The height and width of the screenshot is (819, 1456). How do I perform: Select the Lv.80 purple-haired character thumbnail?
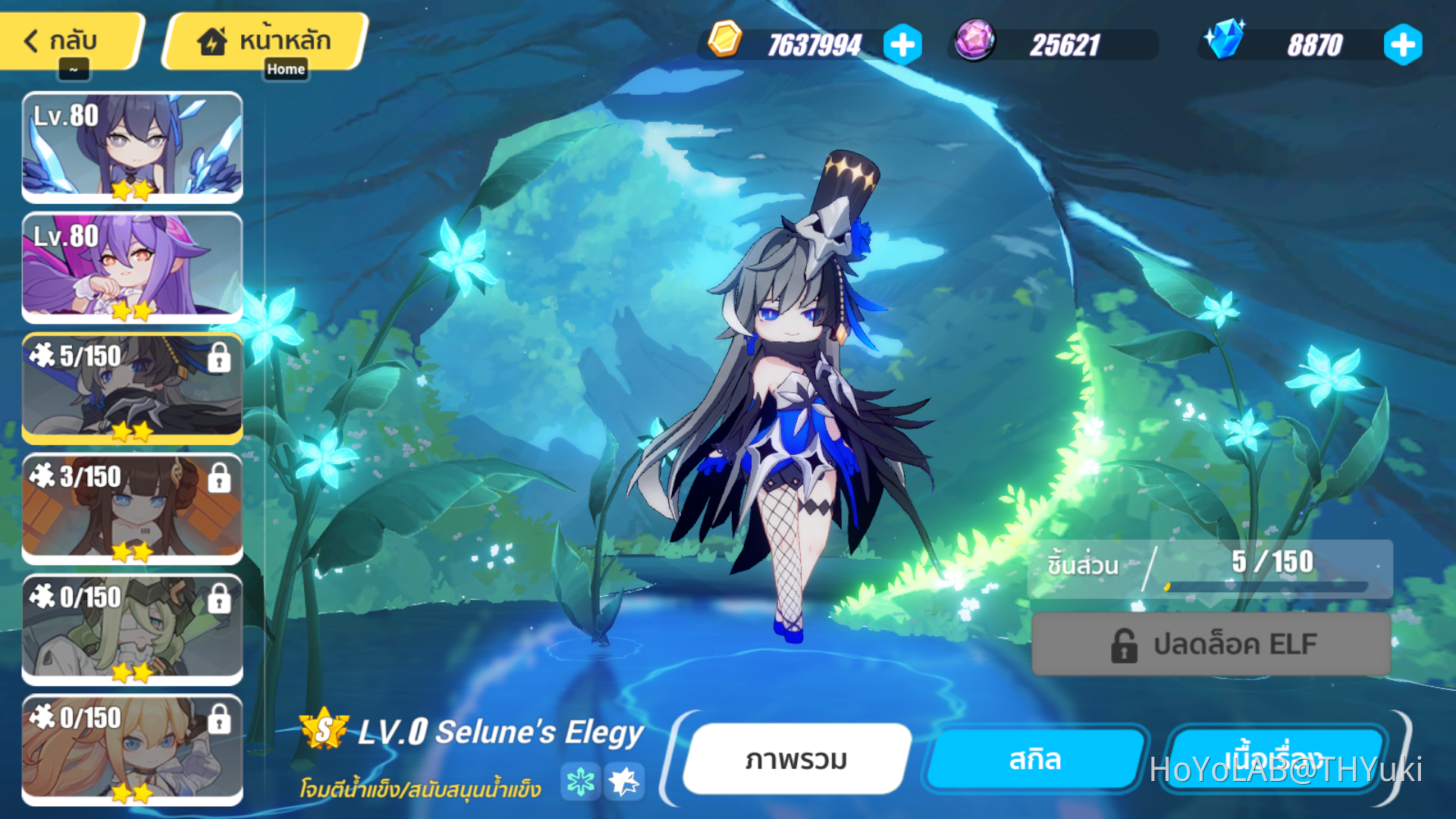pyautogui.click(x=133, y=268)
